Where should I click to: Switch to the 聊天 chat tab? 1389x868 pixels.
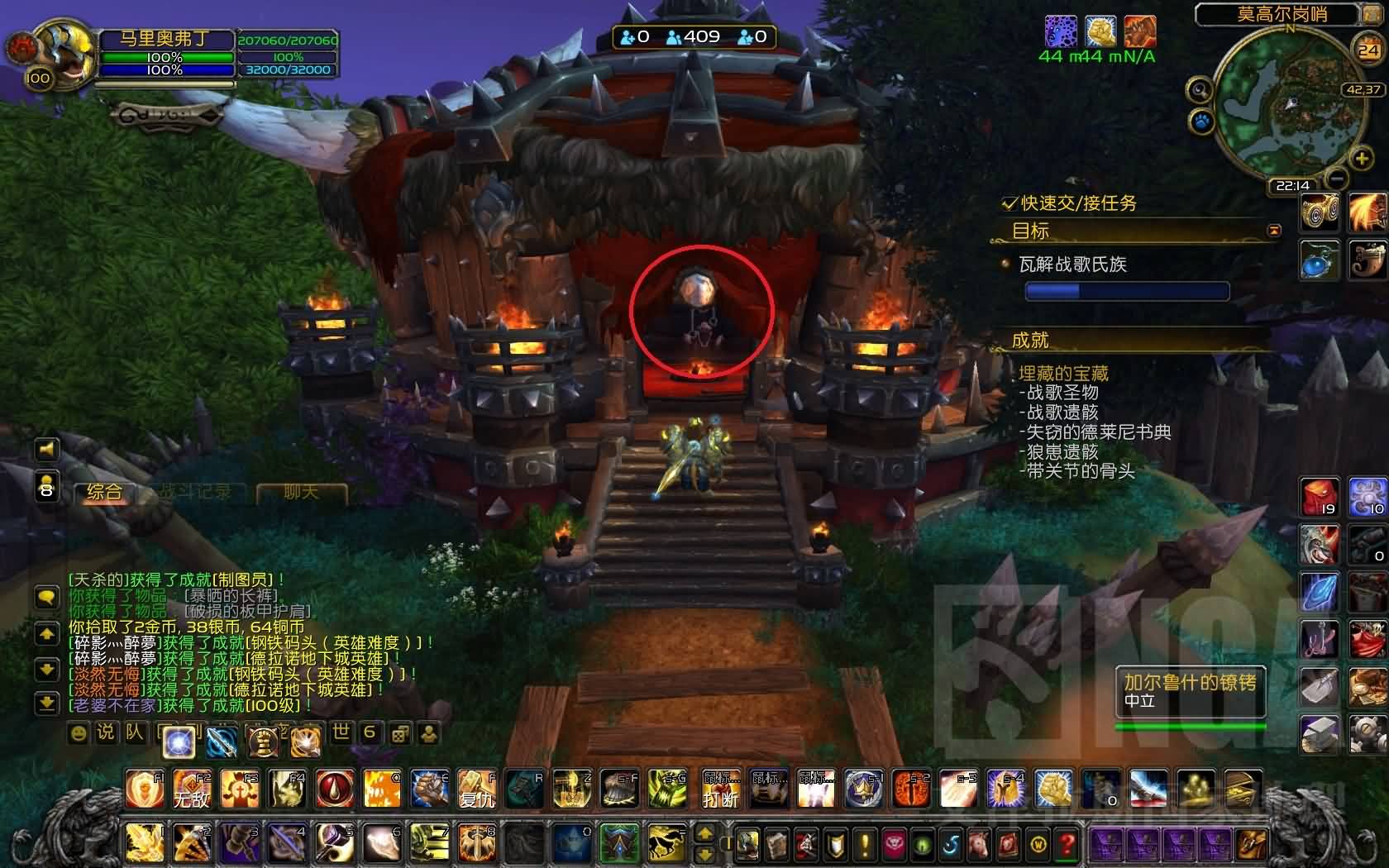coord(300,493)
